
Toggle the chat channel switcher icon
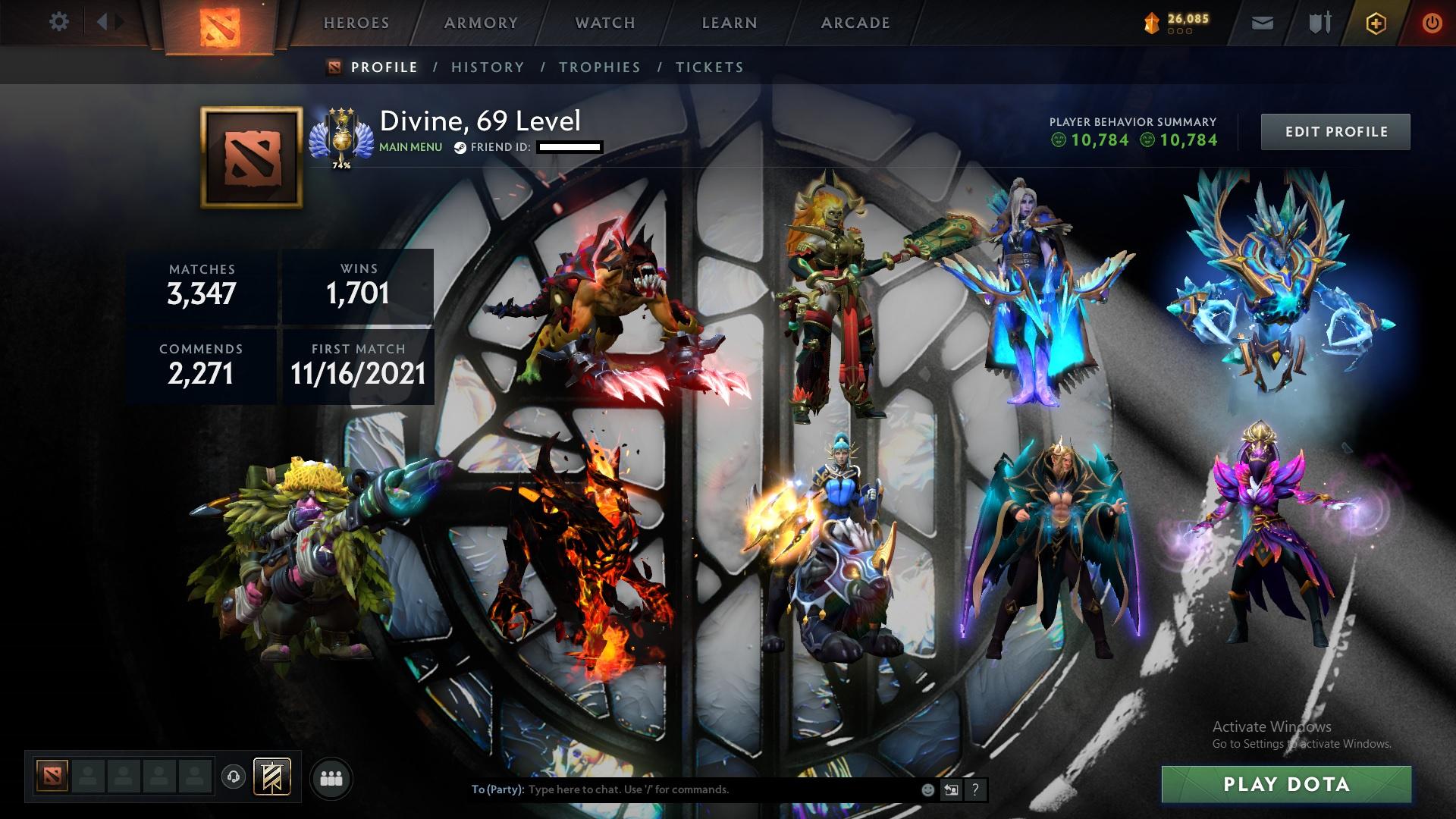pyautogui.click(x=950, y=789)
